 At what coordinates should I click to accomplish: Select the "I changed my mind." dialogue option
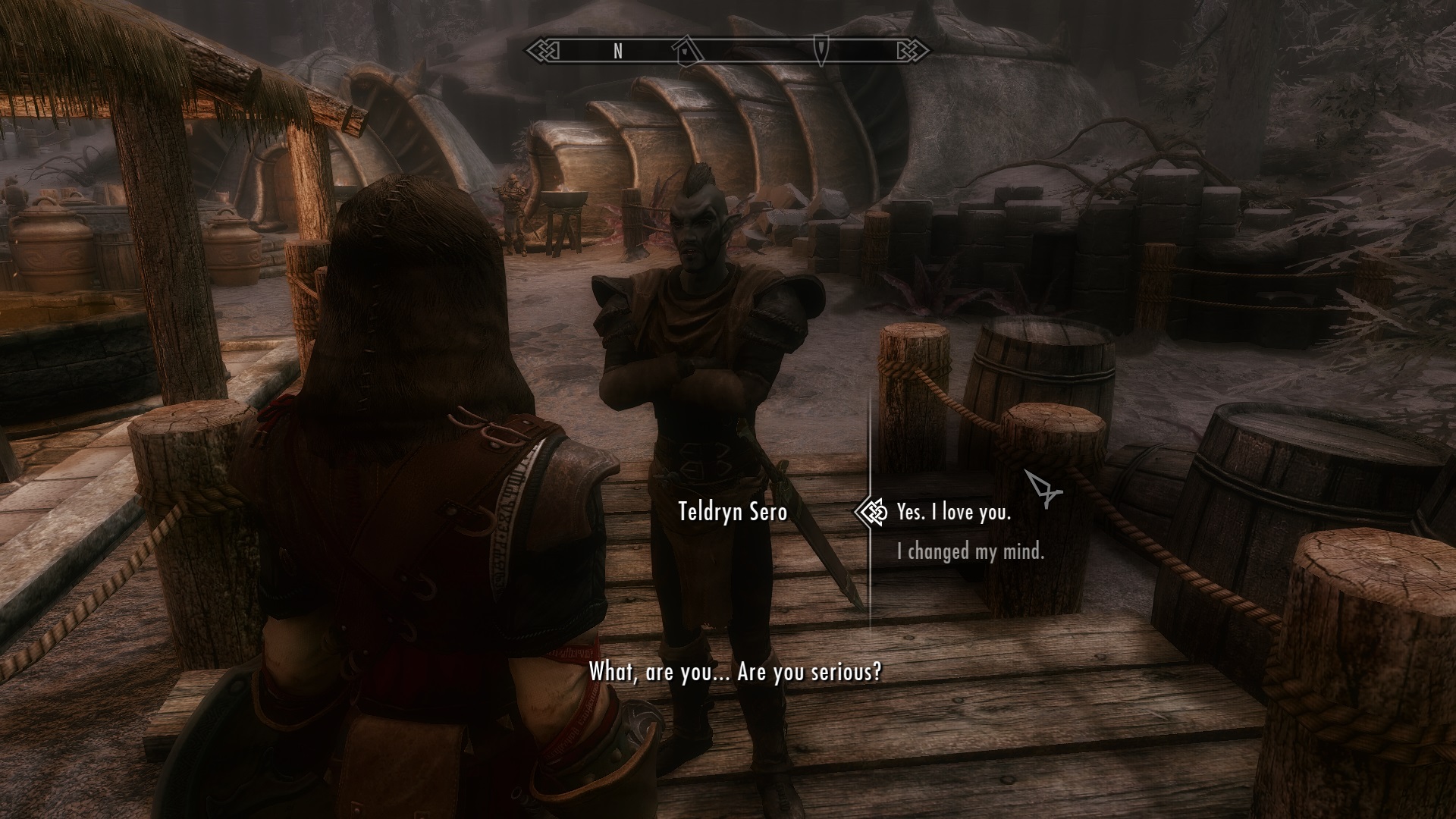tap(970, 551)
